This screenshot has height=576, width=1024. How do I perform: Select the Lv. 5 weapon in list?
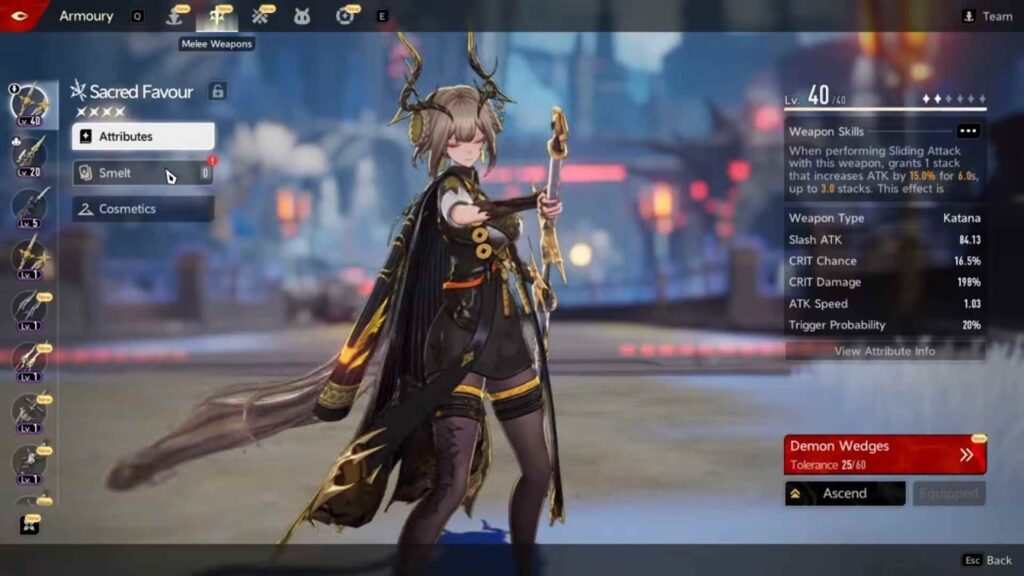pos(28,205)
